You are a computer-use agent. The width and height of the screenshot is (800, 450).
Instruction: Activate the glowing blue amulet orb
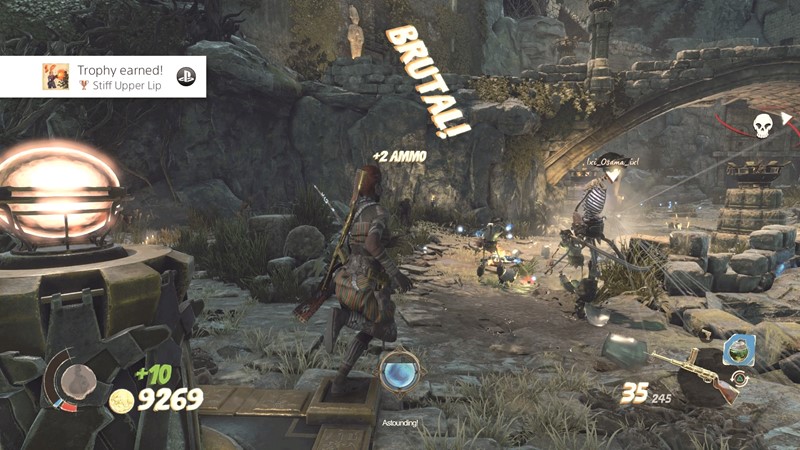click(399, 371)
